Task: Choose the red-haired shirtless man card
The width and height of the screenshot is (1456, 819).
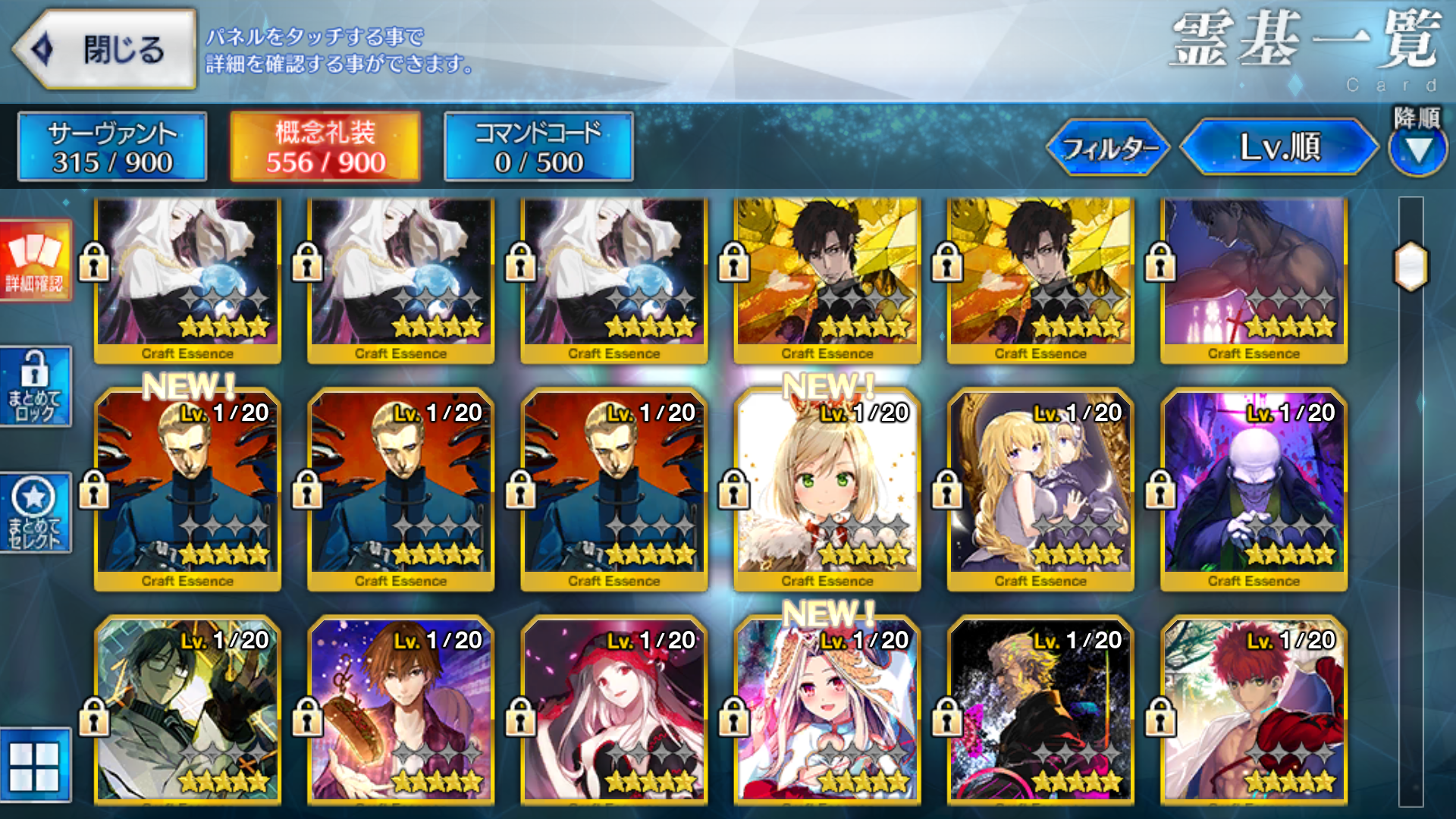Action: tap(1254, 713)
